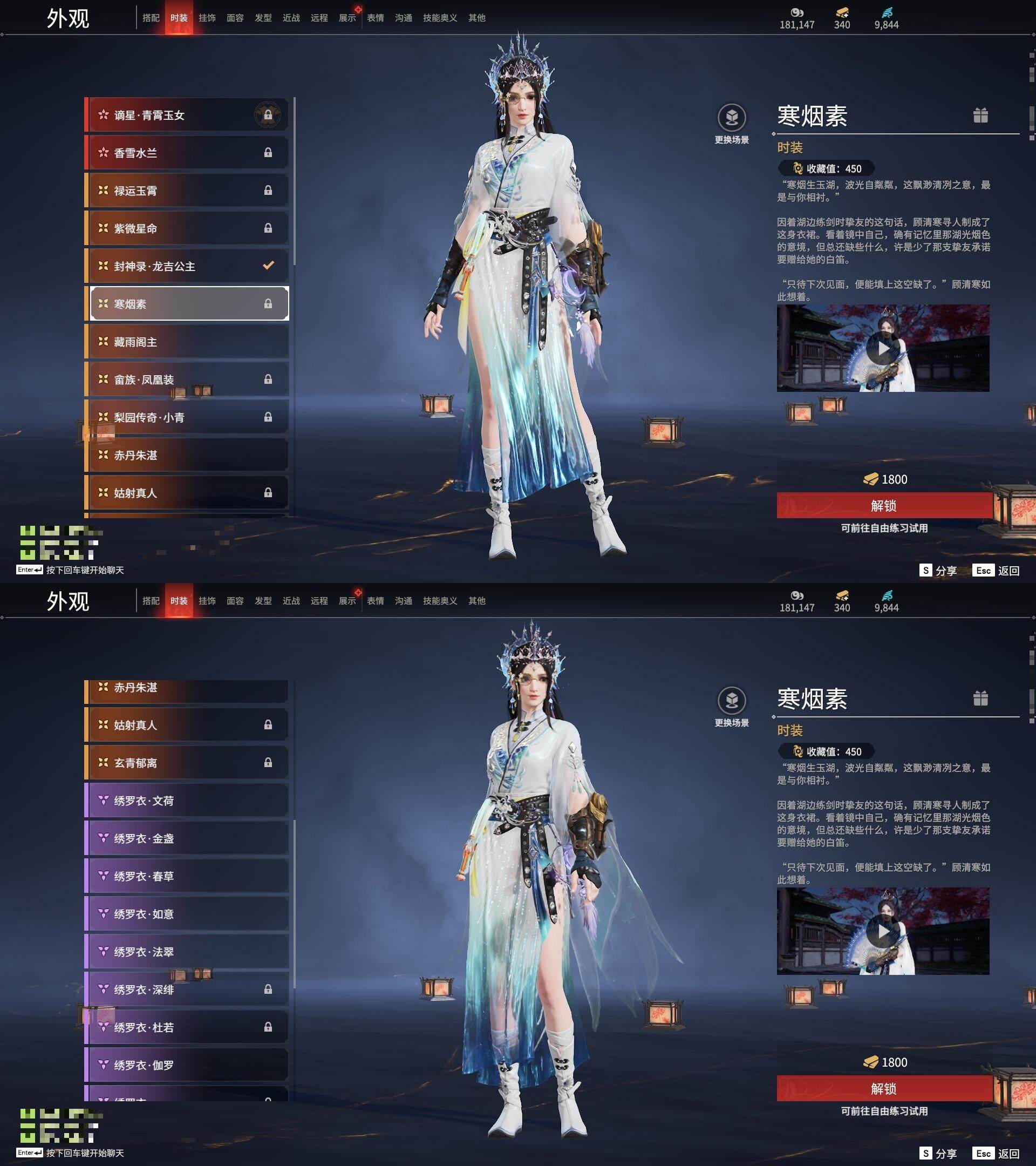Select the 畲族·凤凰装 outfit row
This screenshot has width=1036, height=1166.
[187, 379]
